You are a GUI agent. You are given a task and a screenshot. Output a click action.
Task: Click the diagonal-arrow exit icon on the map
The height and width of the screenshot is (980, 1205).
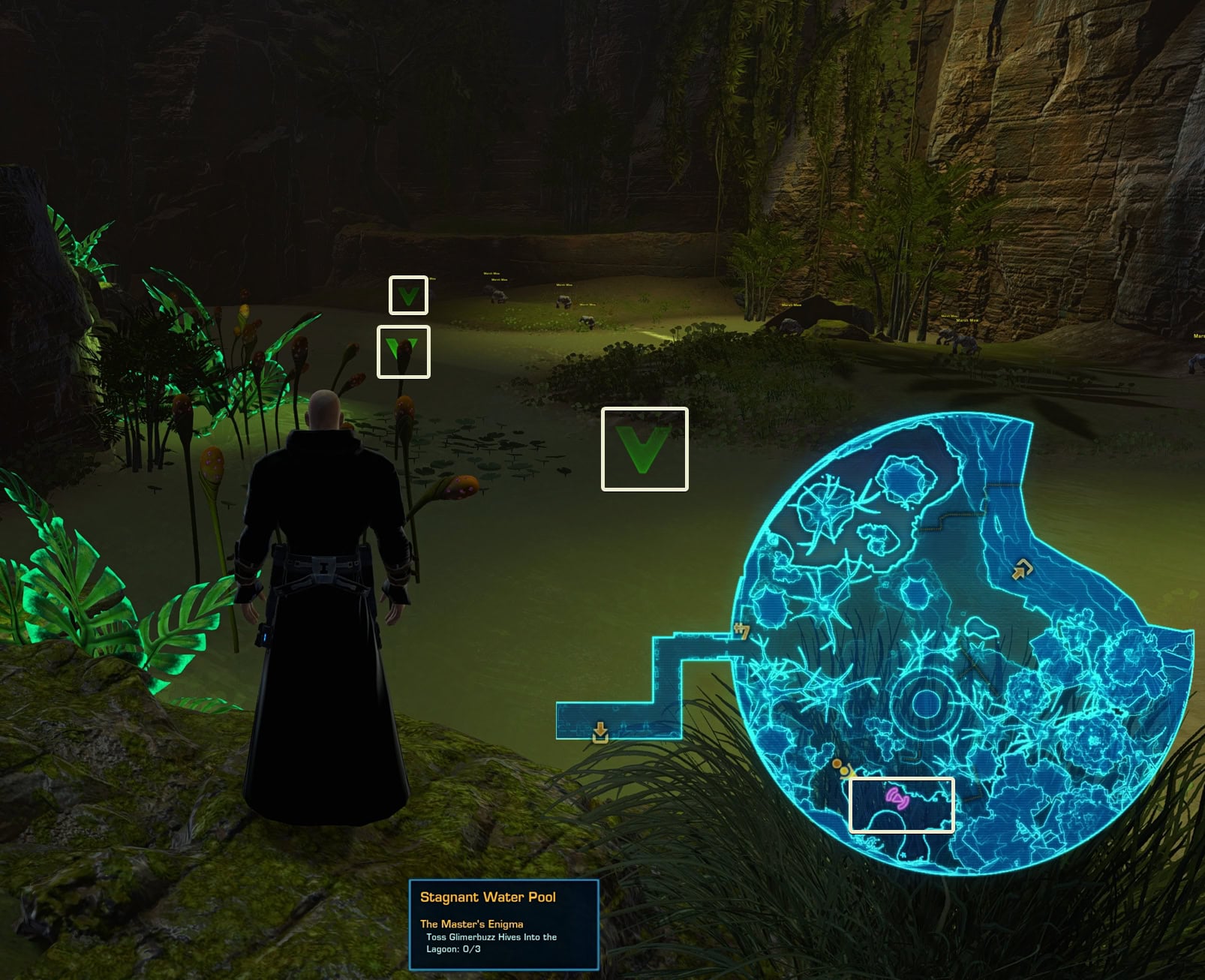(1021, 570)
